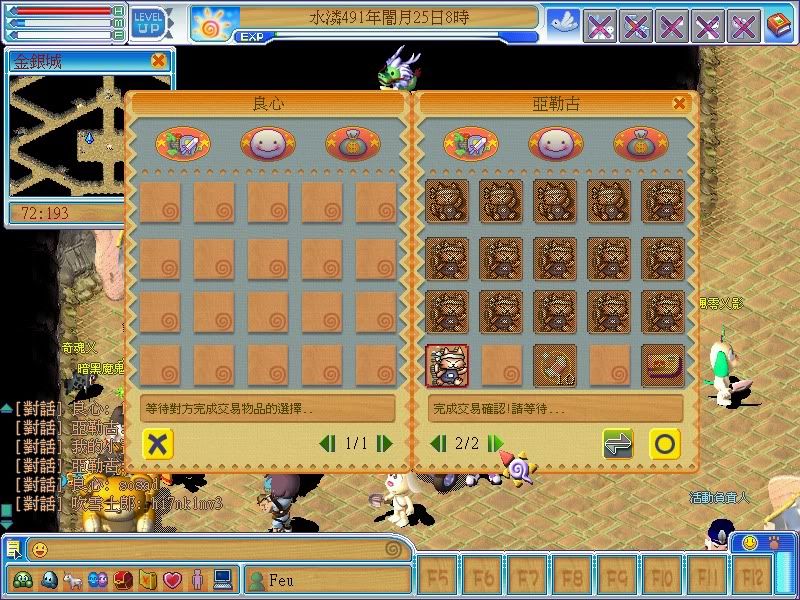
Task: Cancel the trade with yellow X button
Action: tap(157, 443)
